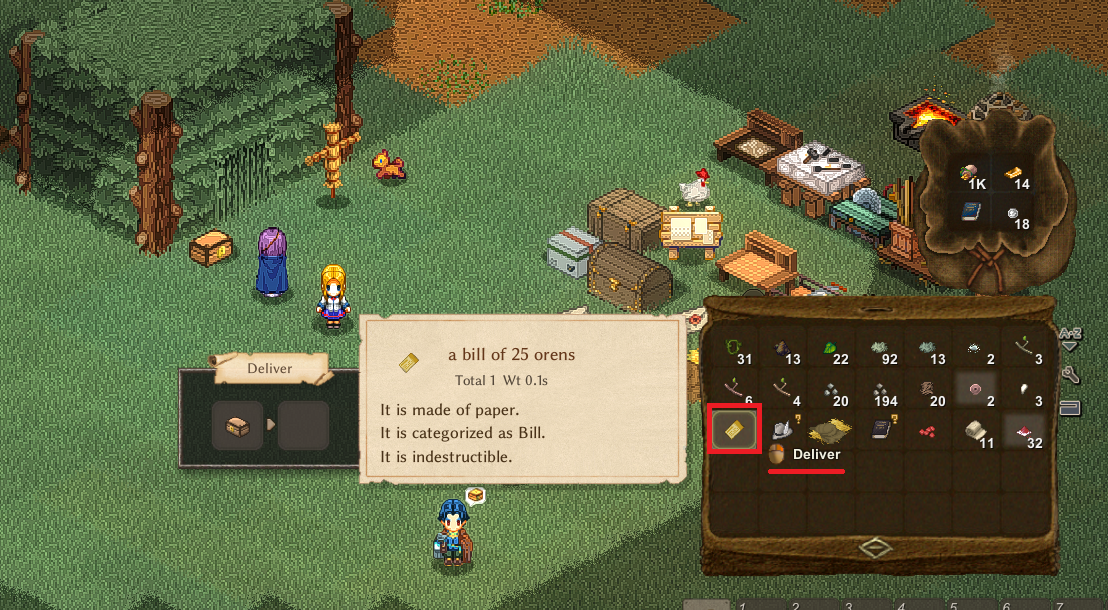The height and width of the screenshot is (610, 1108).
Task: Open the wrench settings icon beside inventory
Action: point(1069,374)
